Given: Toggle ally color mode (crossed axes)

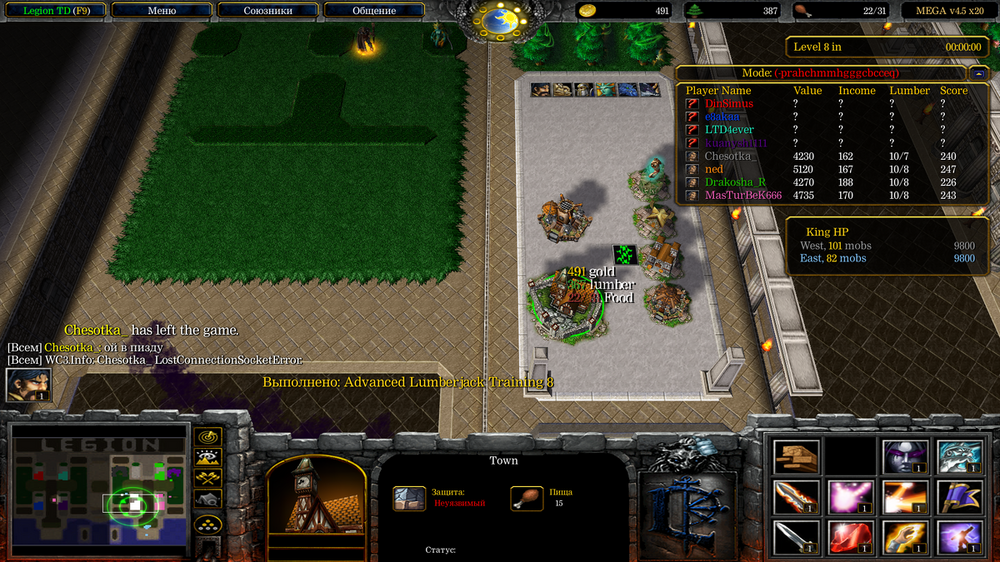Looking at the screenshot, I should 208,478.
